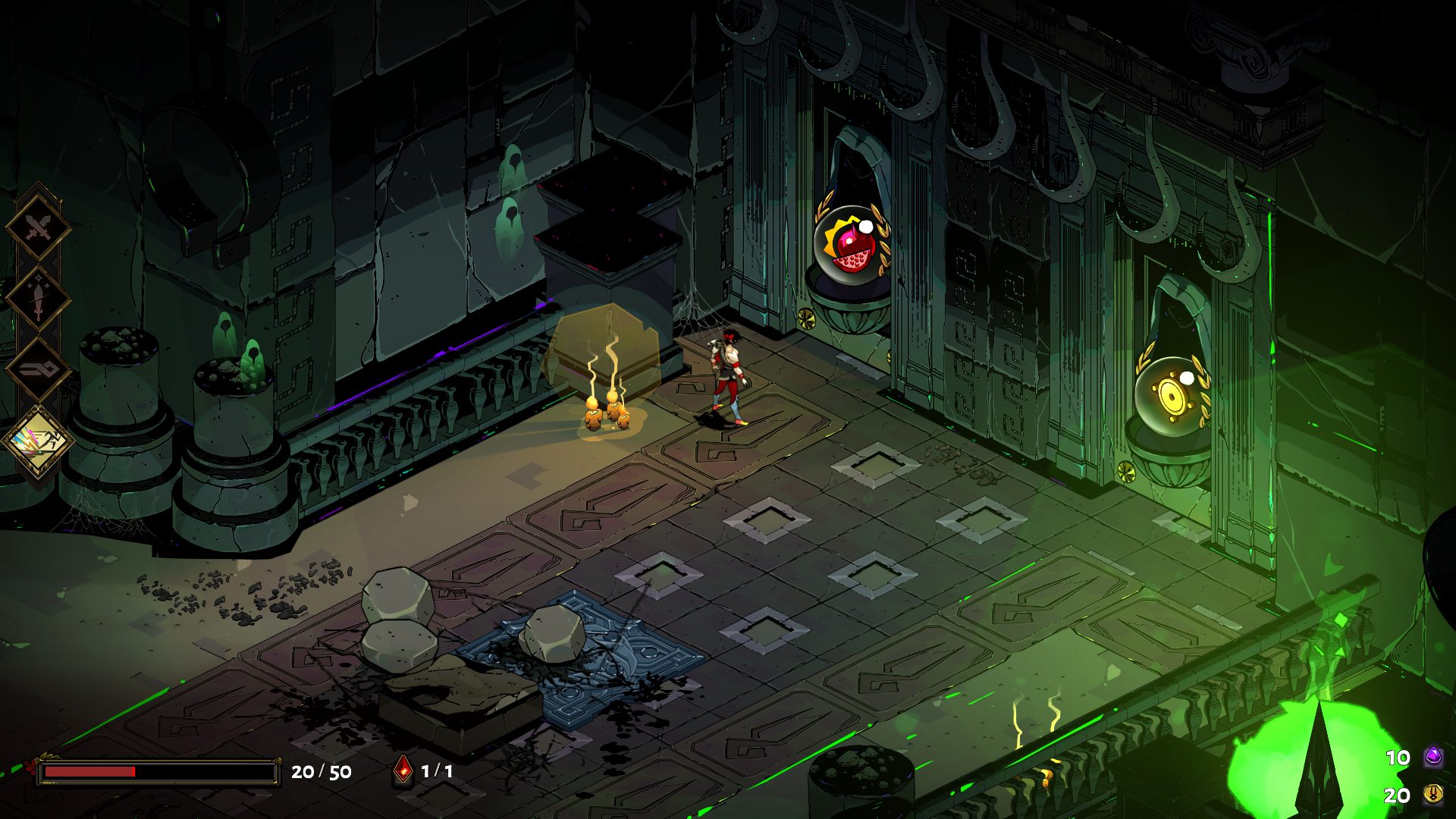Screen dimensions: 1456x819
Task: Select the crossed swords Attack slot
Action: click(38, 227)
